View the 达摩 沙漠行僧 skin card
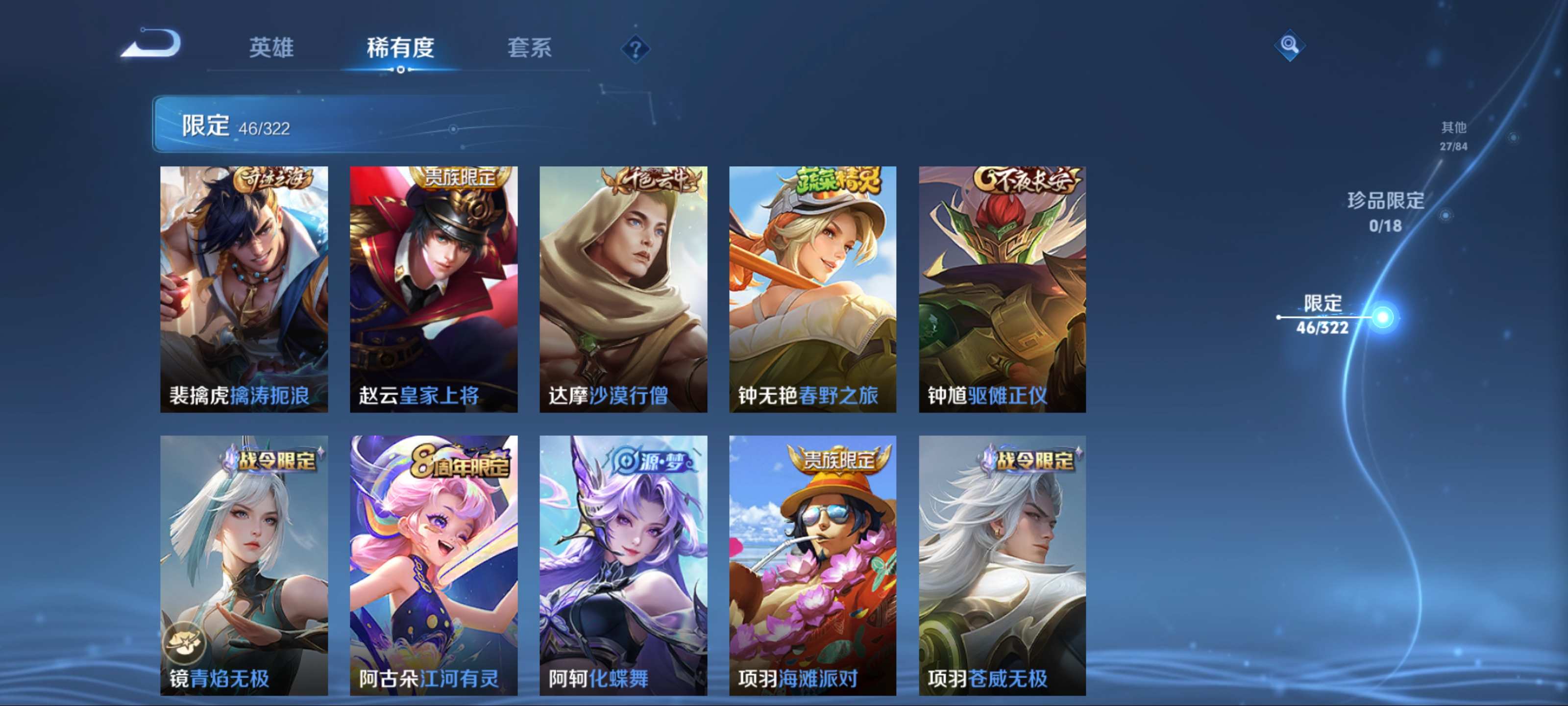Image resolution: width=1568 pixels, height=706 pixels. click(623, 289)
